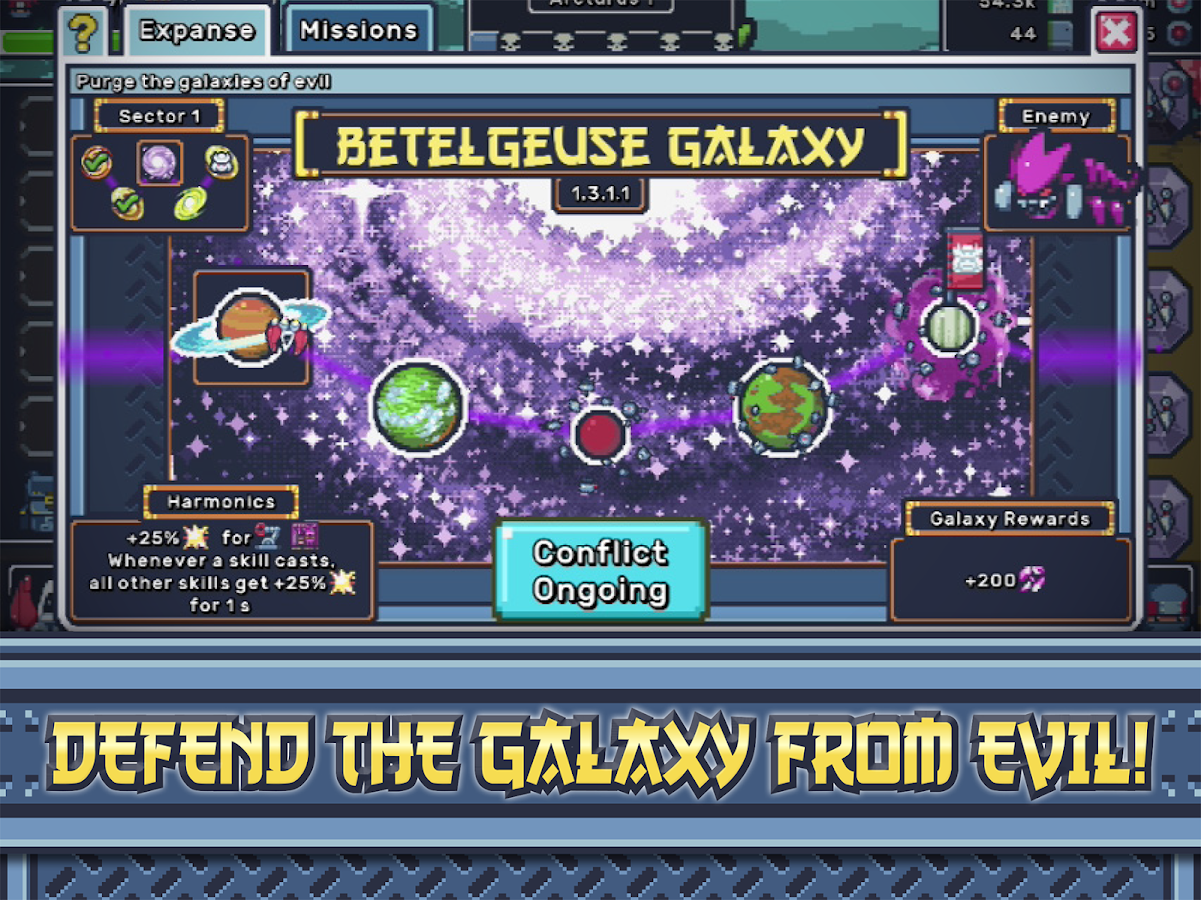Click the Conflict Ongoing button

(600, 571)
